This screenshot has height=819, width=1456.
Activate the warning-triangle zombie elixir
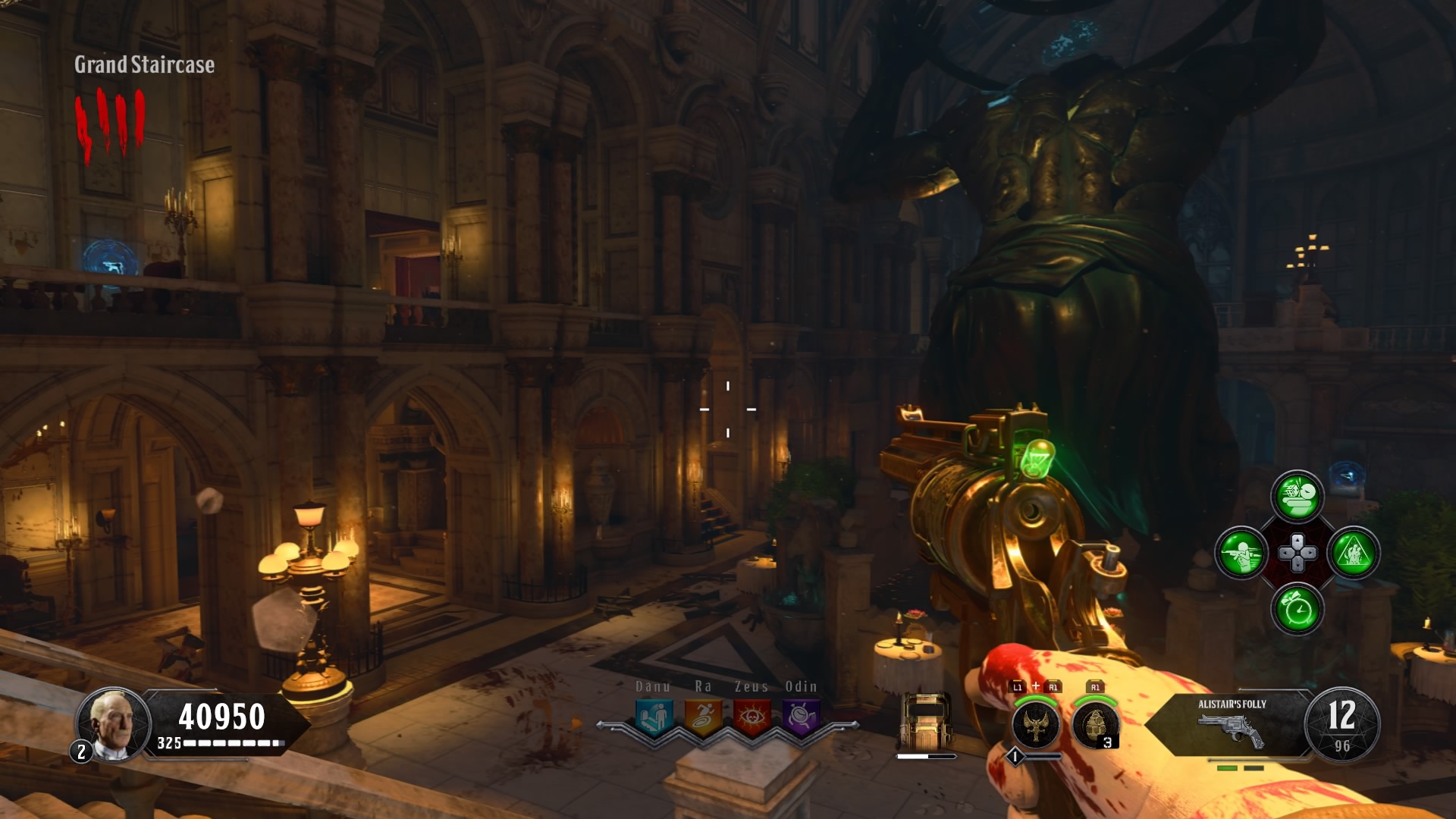coord(1354,553)
